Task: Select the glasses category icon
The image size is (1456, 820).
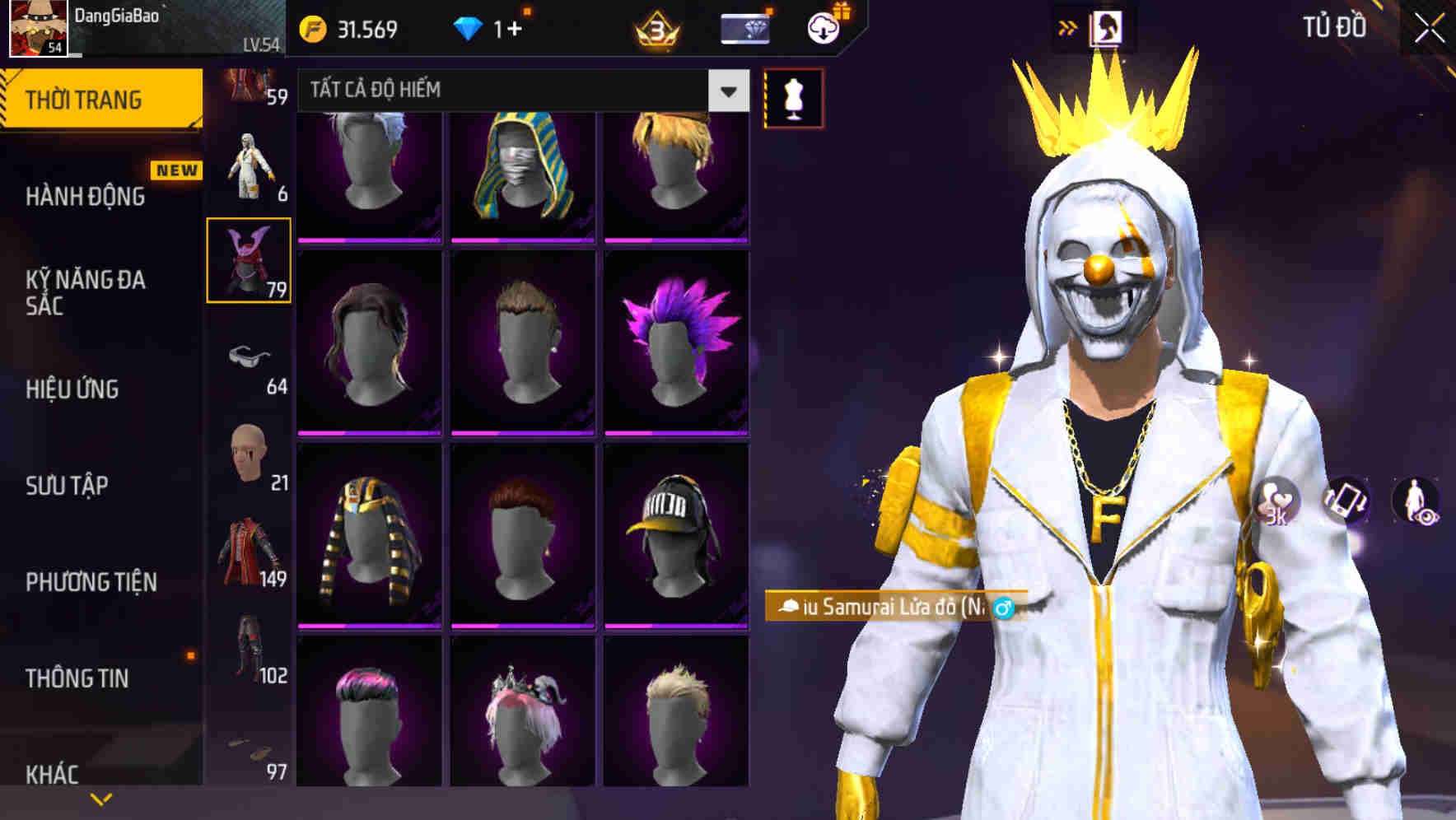Action: (249, 356)
